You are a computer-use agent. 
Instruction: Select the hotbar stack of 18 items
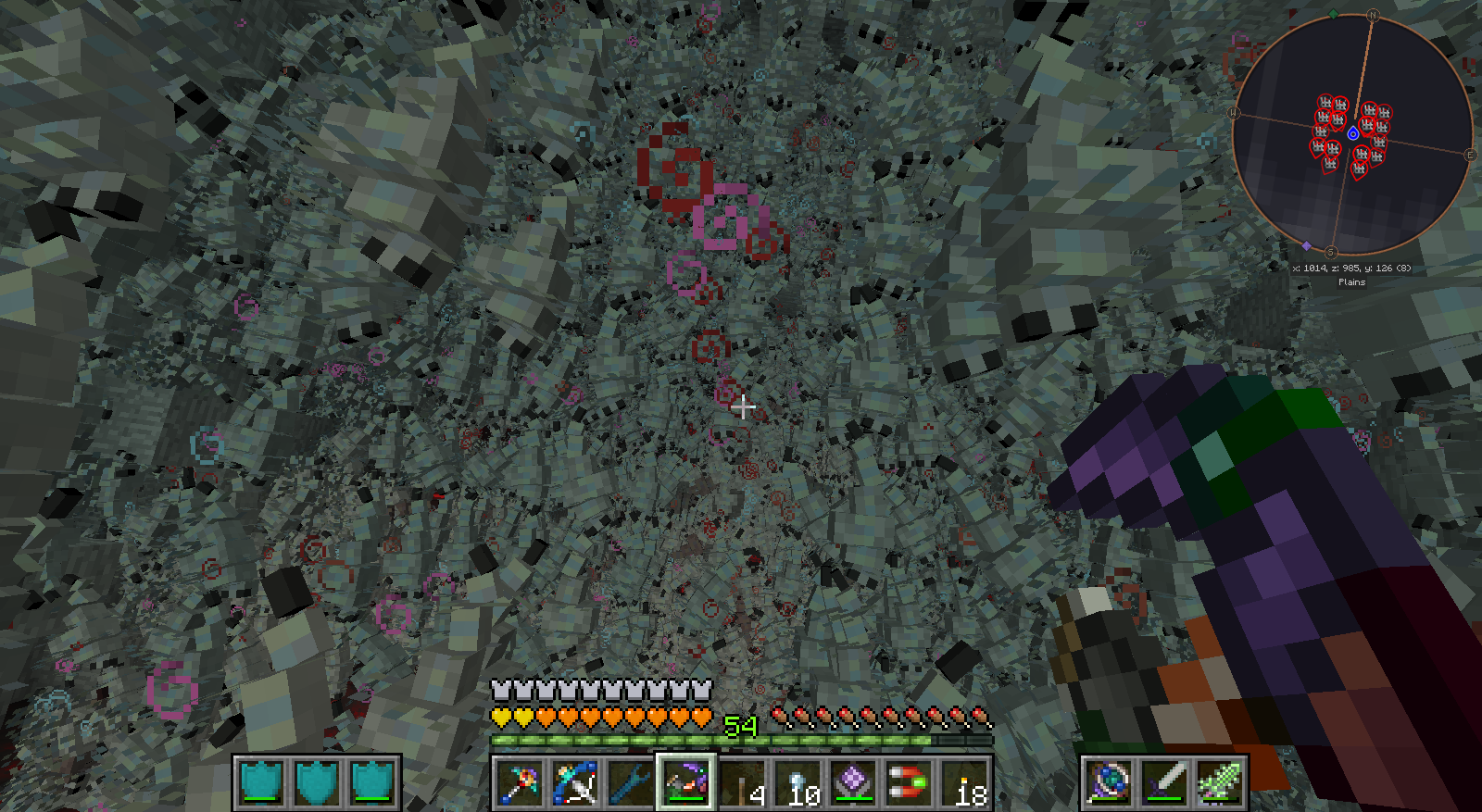coord(965,783)
